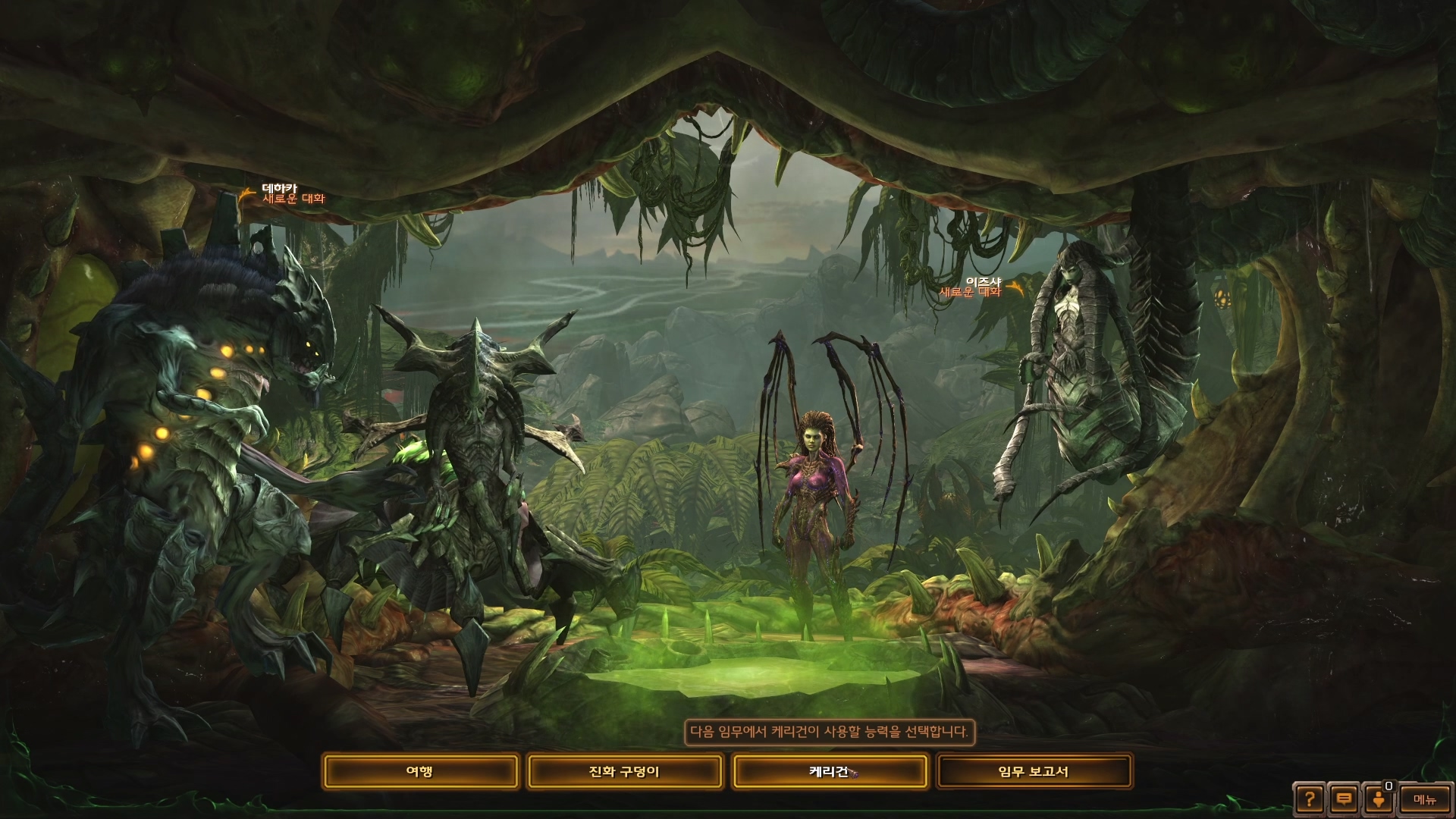
Task: Open the chat speech bubble icon
Action: pyautogui.click(x=1344, y=799)
